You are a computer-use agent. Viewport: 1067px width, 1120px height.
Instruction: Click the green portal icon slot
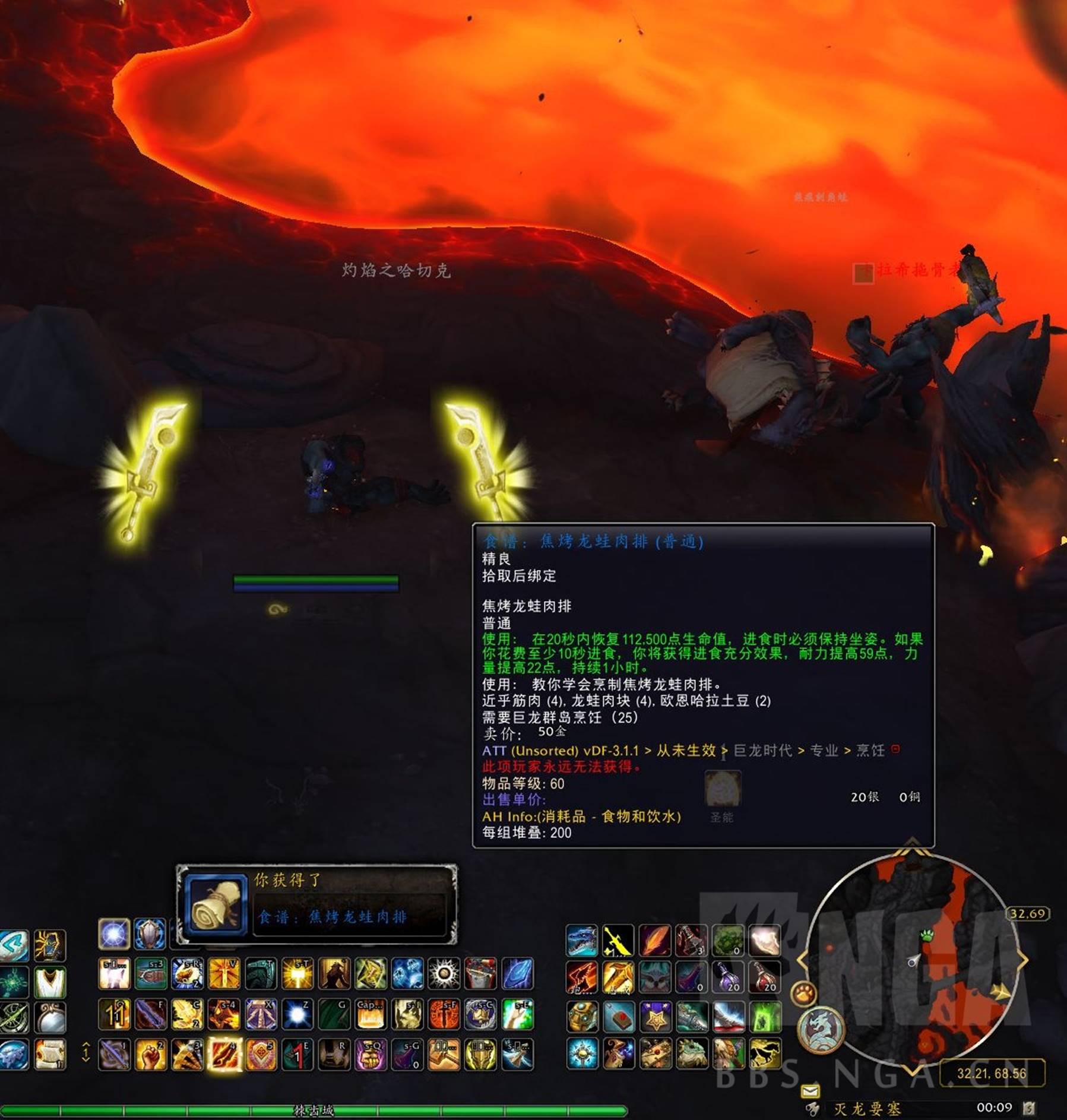765,1016
